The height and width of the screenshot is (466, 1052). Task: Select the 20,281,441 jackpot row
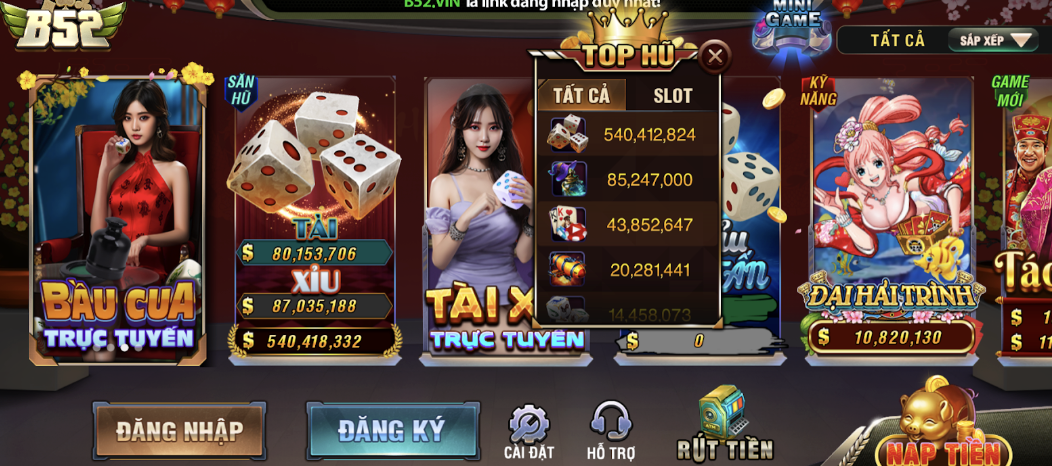[627, 270]
